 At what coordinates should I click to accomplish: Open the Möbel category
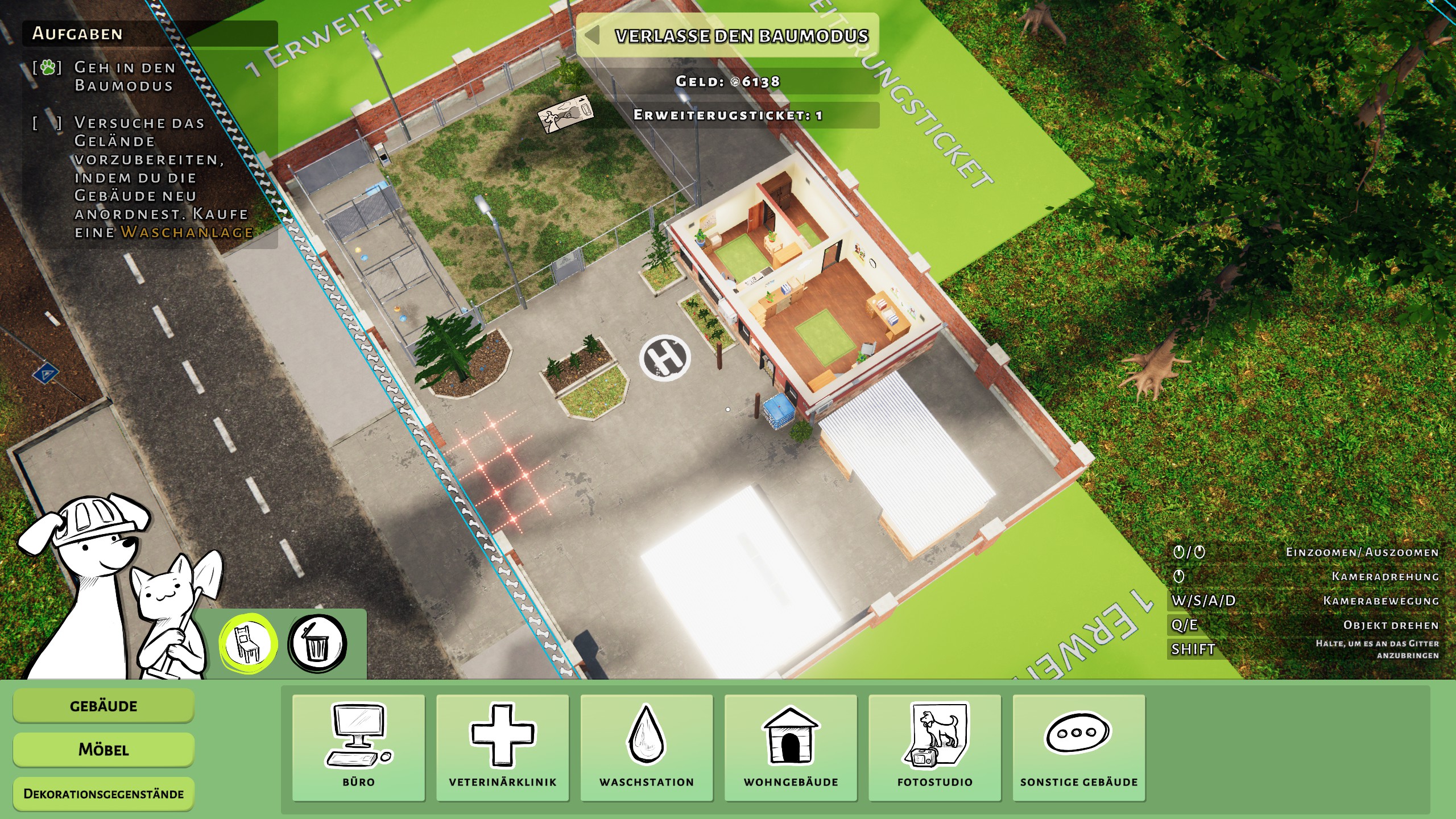104,750
